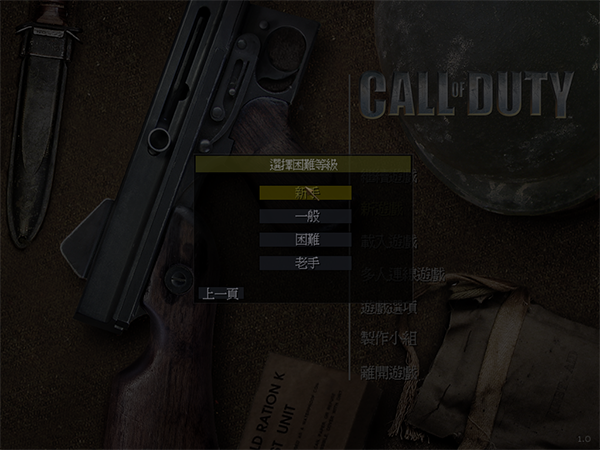Viewport: 600px width, 450px height.
Task: Pick the 困難 difficulty option
Action: tap(305, 240)
